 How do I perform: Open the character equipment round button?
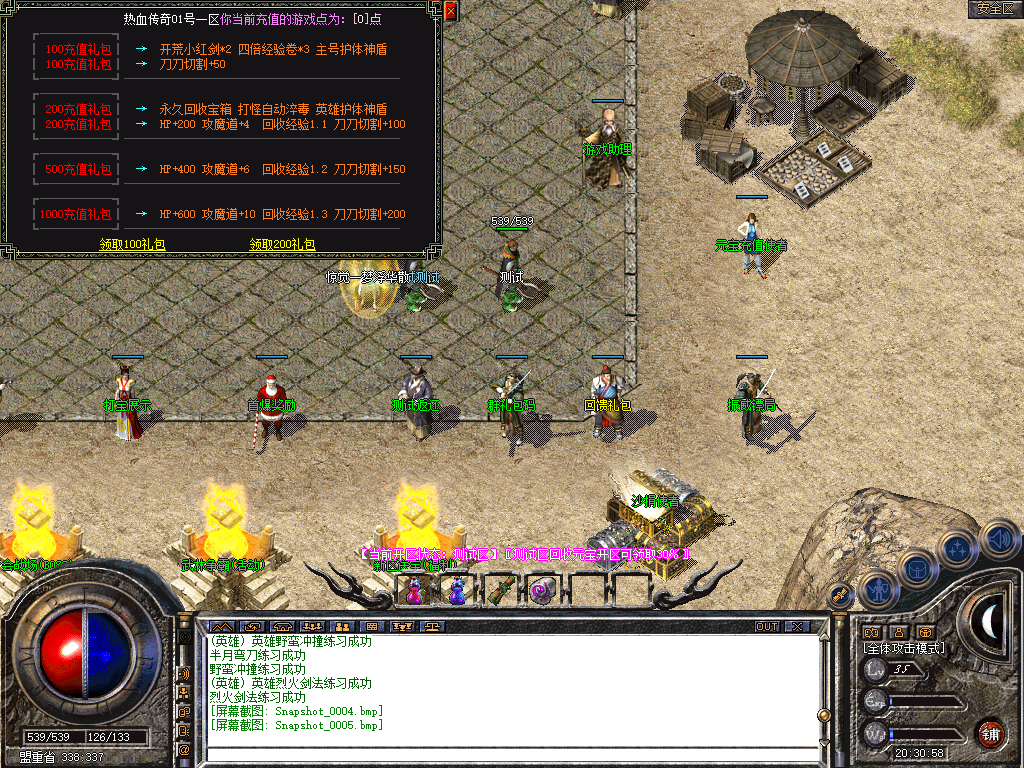tap(877, 589)
